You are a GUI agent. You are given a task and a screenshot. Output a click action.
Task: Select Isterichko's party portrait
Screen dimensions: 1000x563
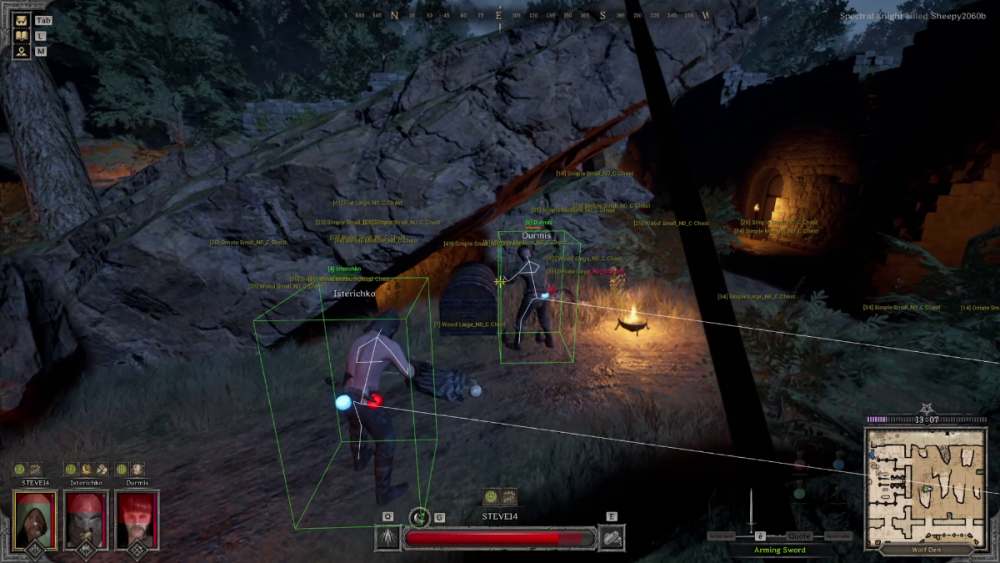[x=85, y=516]
